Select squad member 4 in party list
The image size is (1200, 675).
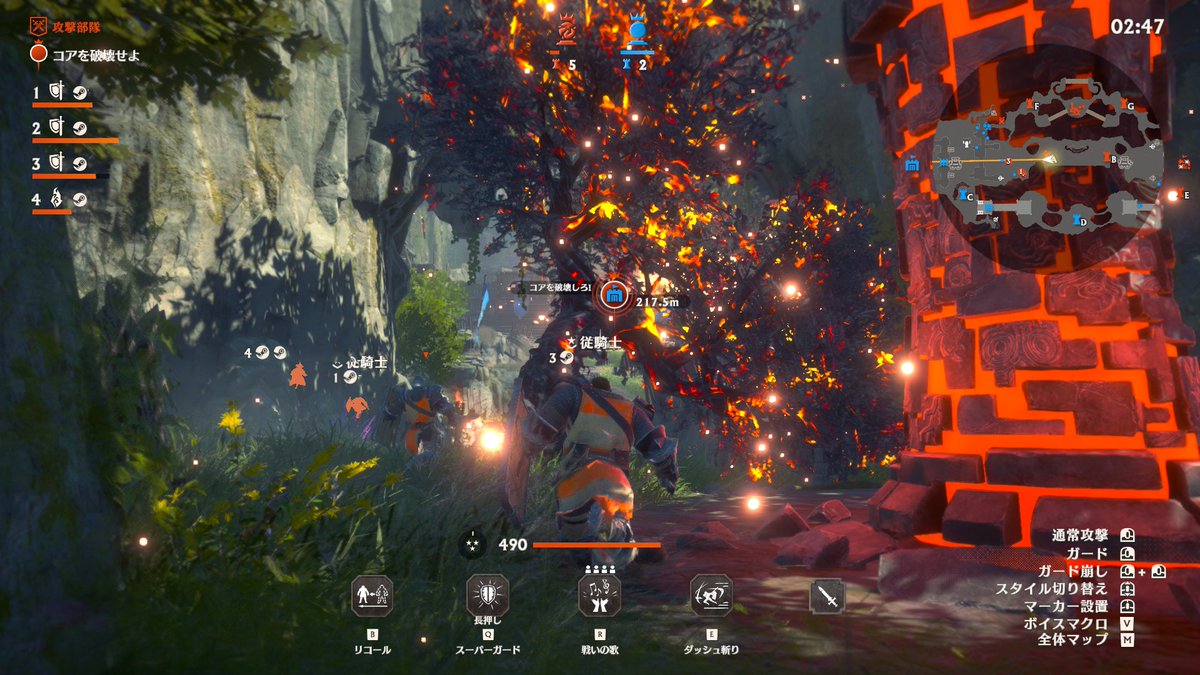[x=62, y=199]
